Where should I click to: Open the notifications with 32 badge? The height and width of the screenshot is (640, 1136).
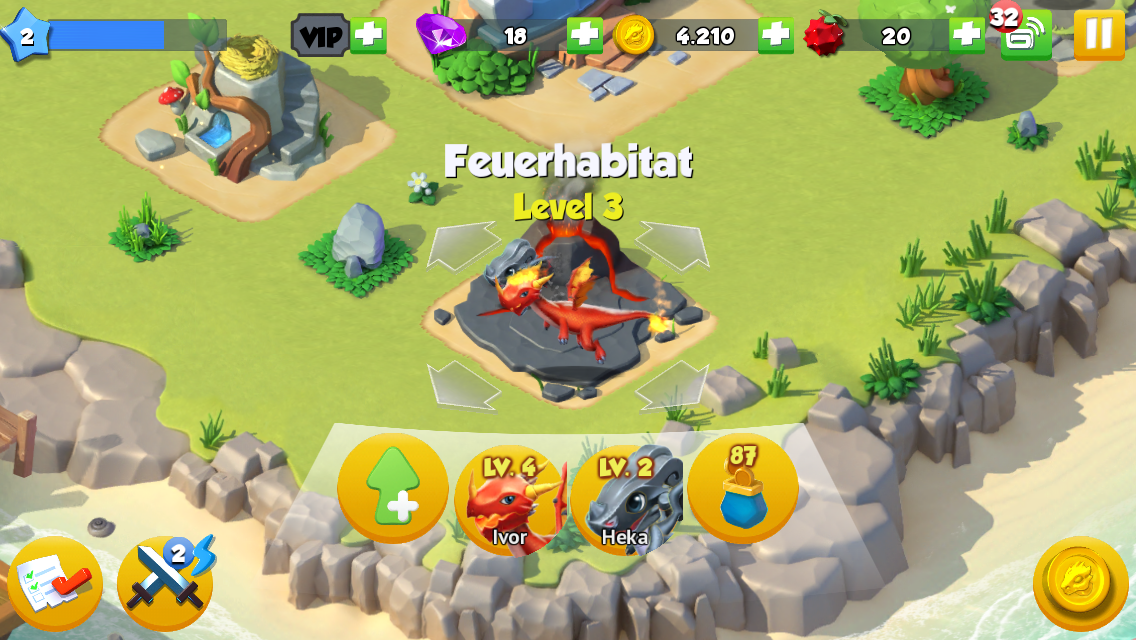pyautogui.click(x=1025, y=36)
